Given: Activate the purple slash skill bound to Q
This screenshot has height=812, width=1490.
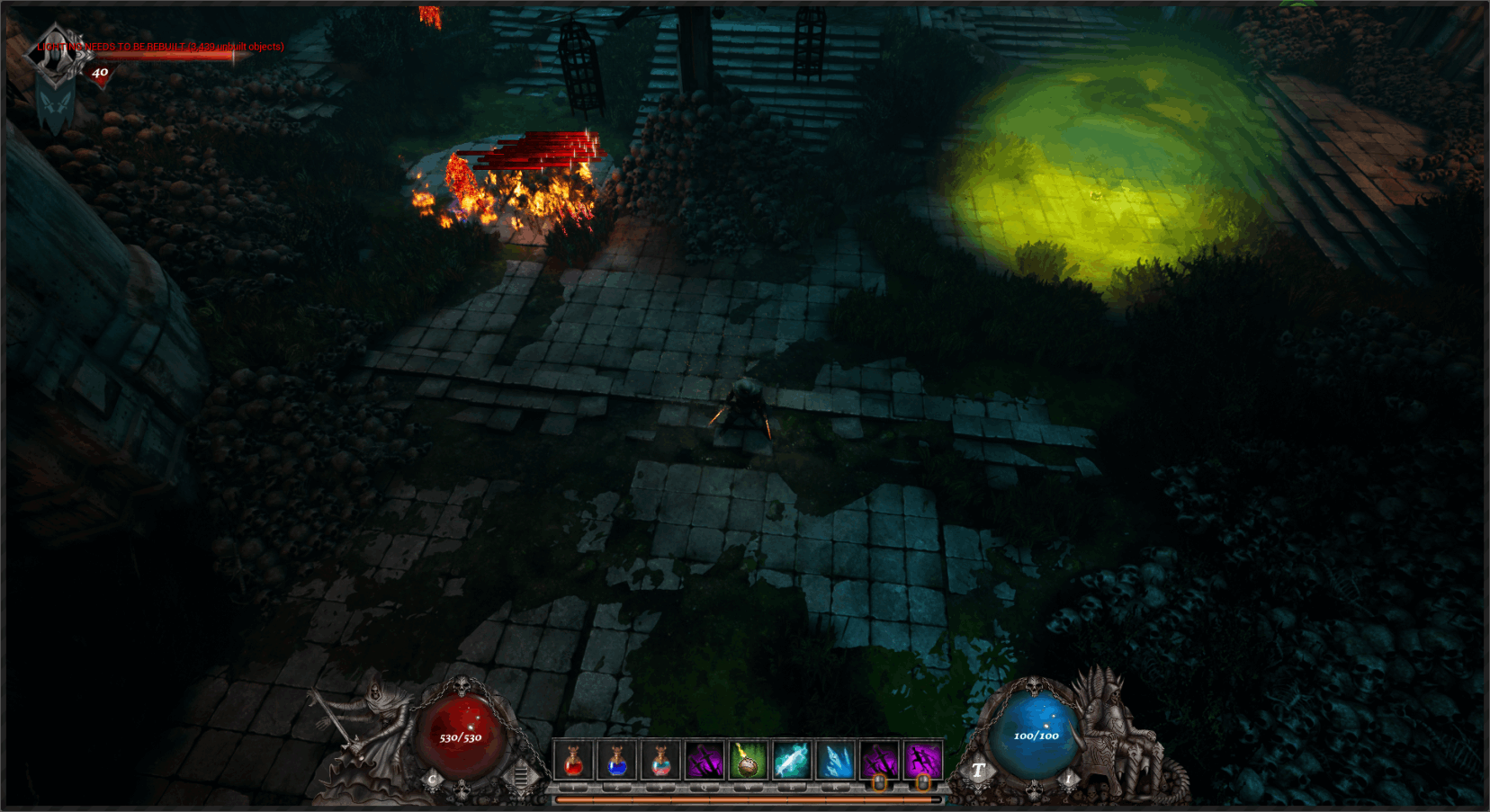Looking at the screenshot, I should click(704, 761).
